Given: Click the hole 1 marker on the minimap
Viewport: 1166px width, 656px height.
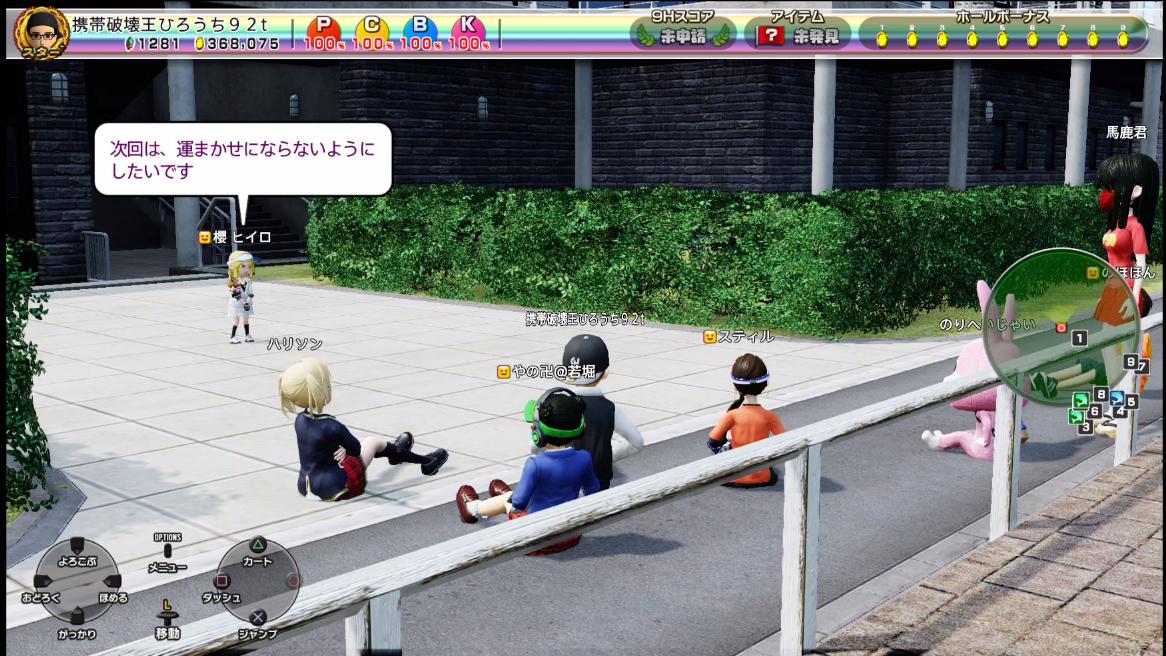Looking at the screenshot, I should pos(1079,338).
